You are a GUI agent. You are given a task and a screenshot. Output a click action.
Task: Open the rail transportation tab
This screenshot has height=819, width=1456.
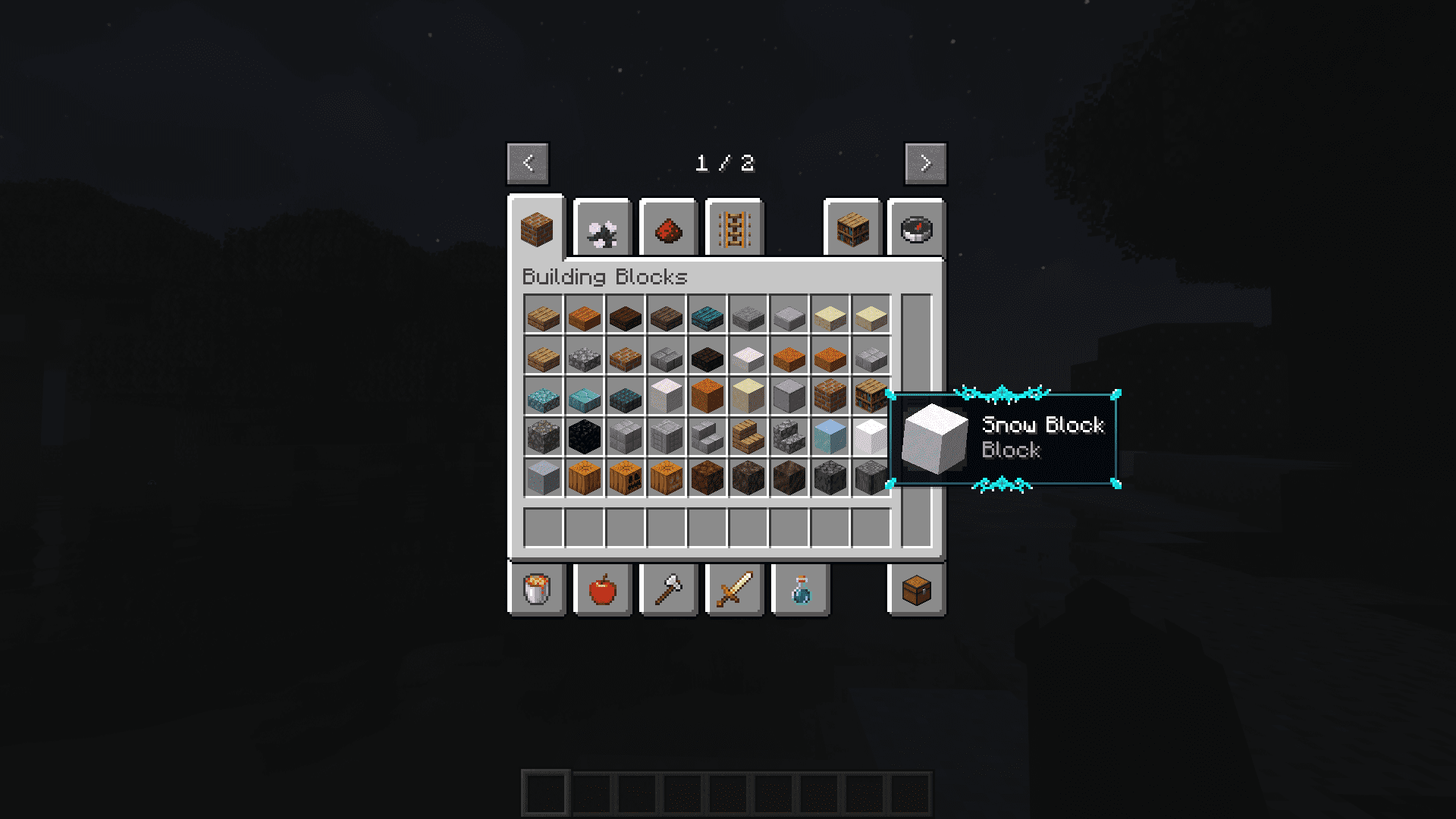[x=734, y=229]
